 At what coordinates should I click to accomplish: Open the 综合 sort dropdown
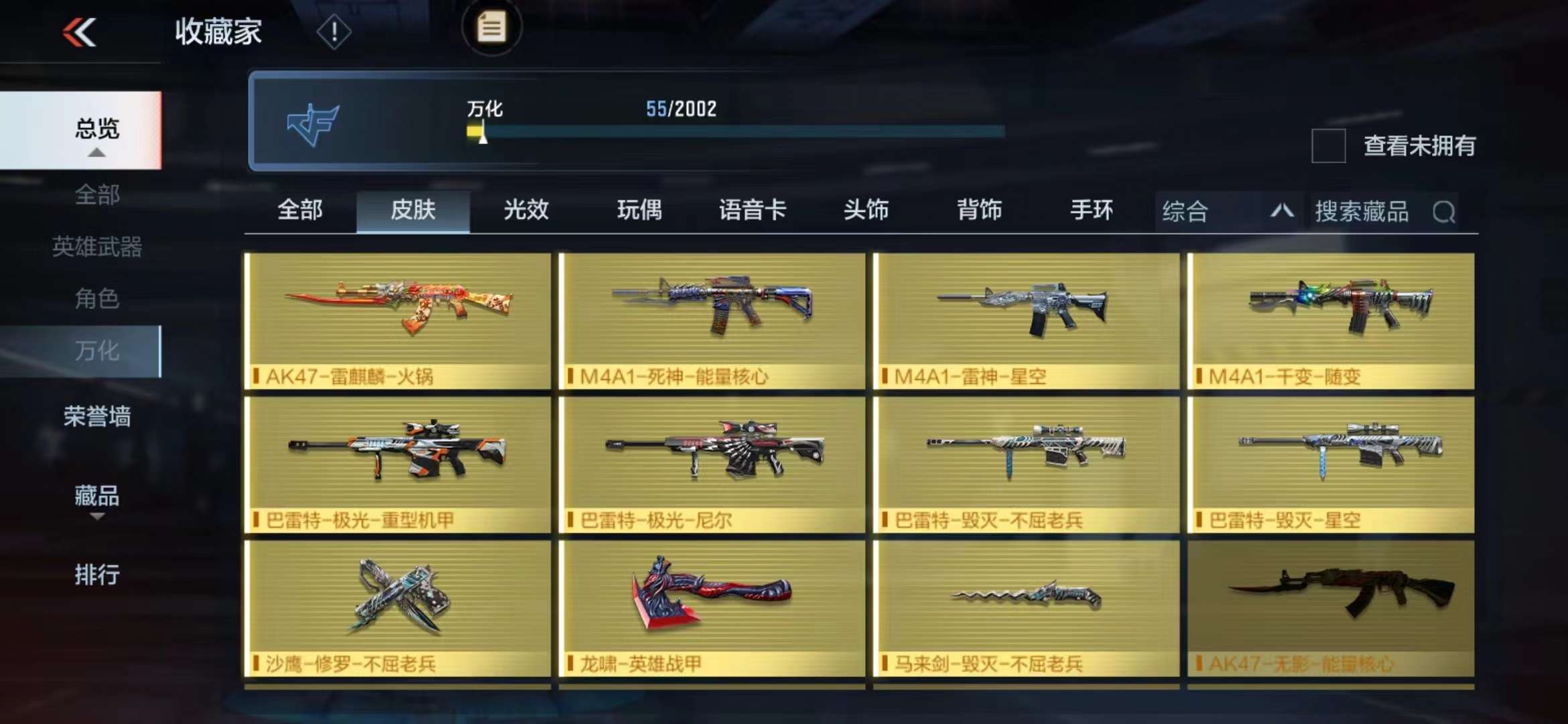[1228, 212]
